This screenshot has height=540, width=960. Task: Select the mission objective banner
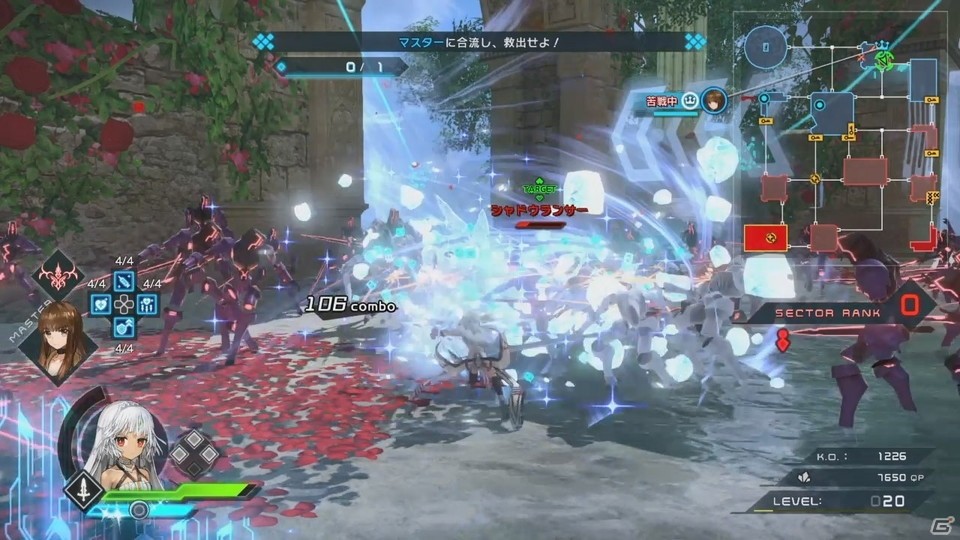(x=478, y=43)
